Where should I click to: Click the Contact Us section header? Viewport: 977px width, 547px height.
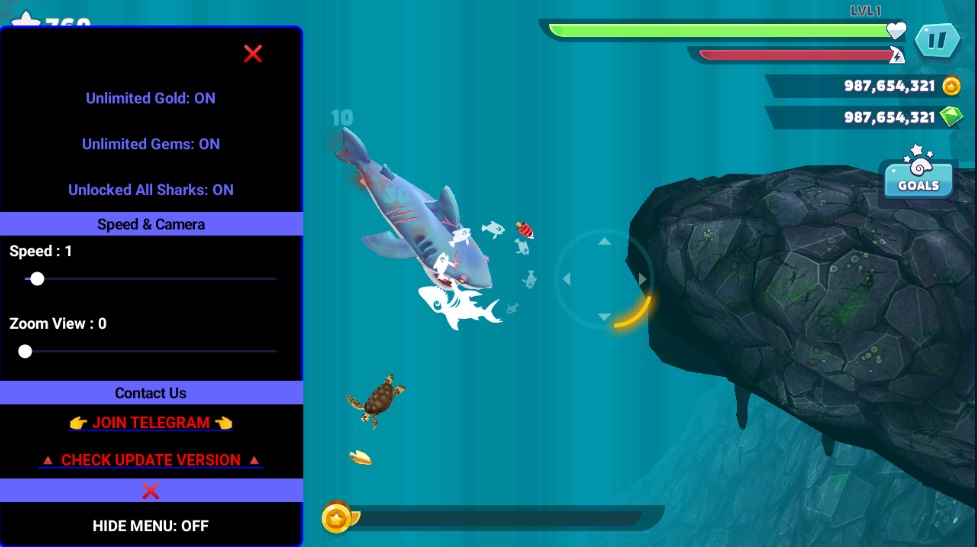click(150, 393)
